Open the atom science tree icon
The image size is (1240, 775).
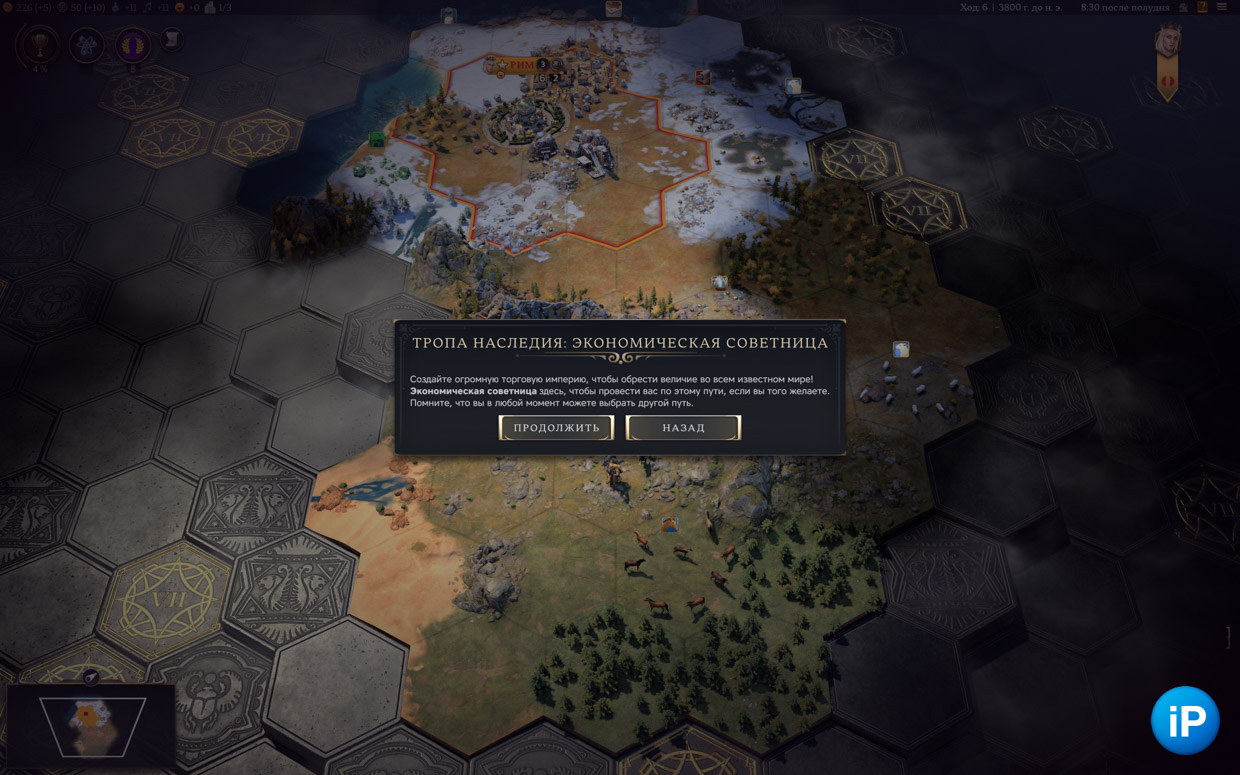pyautogui.click(x=87, y=45)
